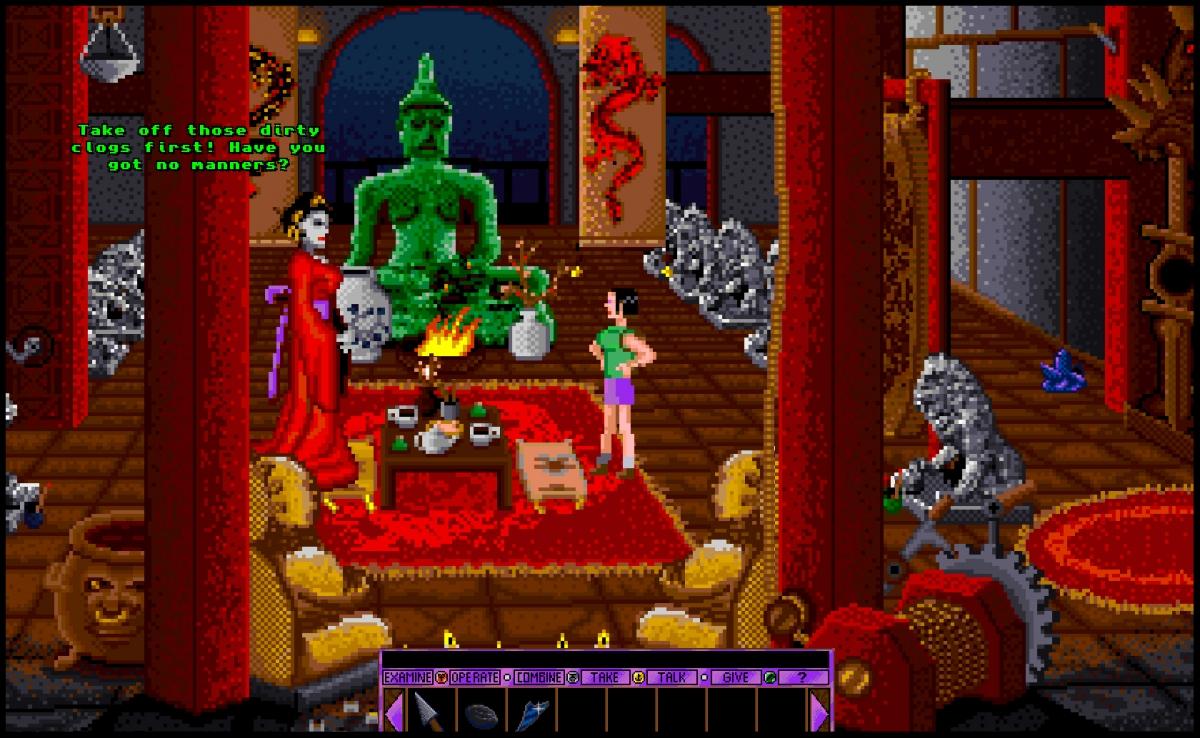The width and height of the screenshot is (1200, 738).
Task: Click the inventory right arrow
Action: [820, 712]
